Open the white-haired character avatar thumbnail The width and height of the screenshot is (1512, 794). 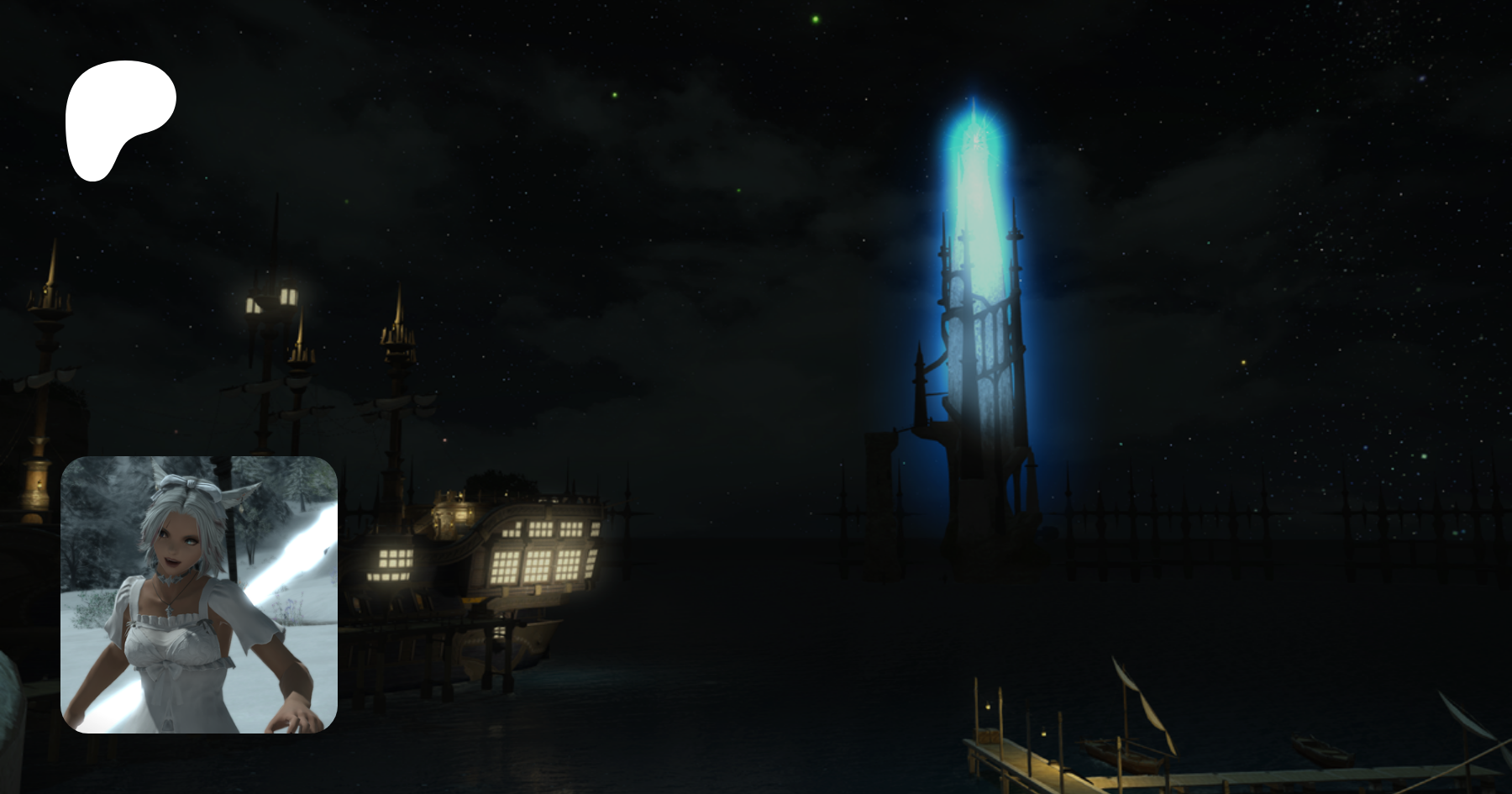coord(199,594)
